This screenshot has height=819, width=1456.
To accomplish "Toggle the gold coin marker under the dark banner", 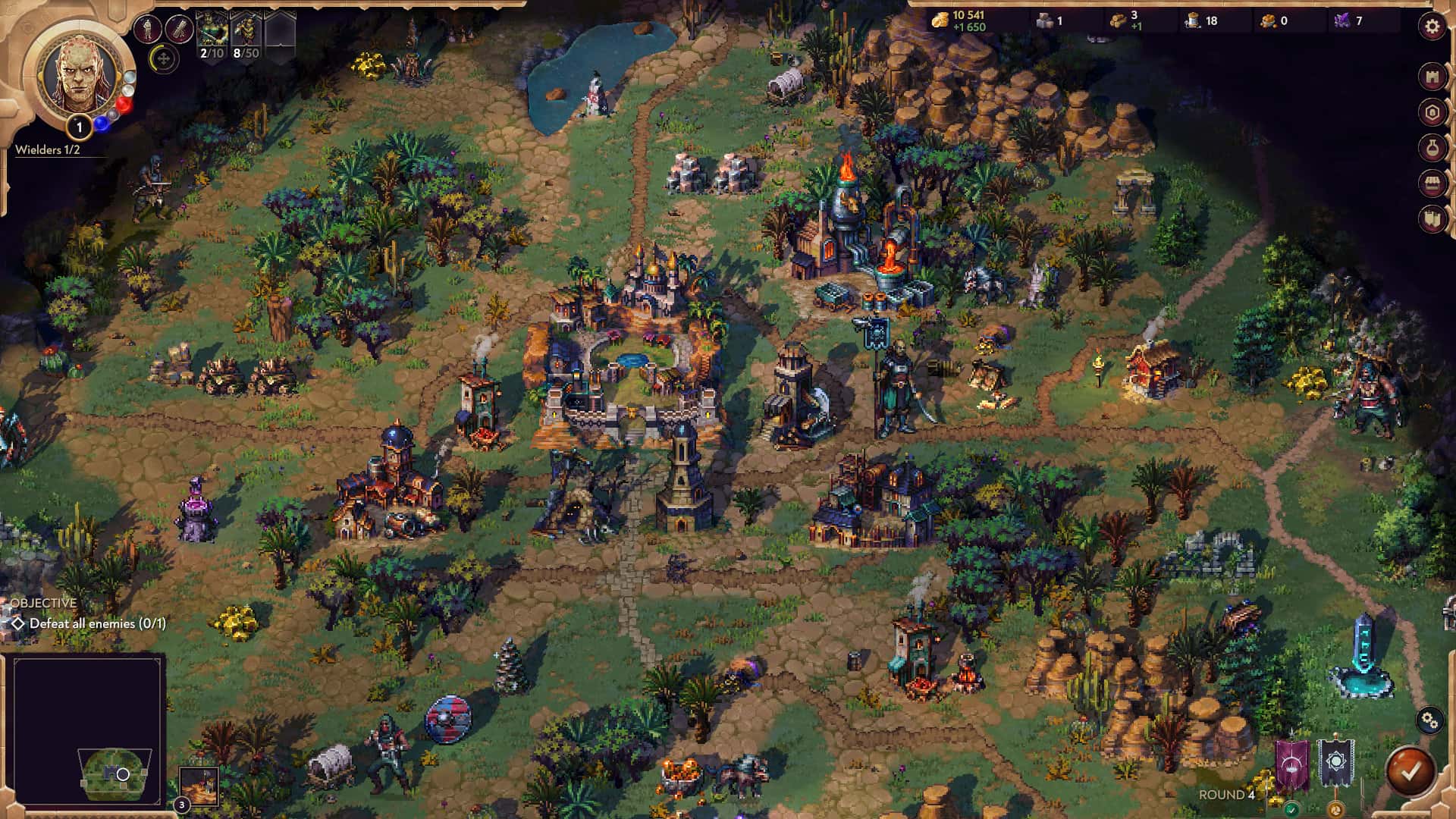I will coord(1335,810).
